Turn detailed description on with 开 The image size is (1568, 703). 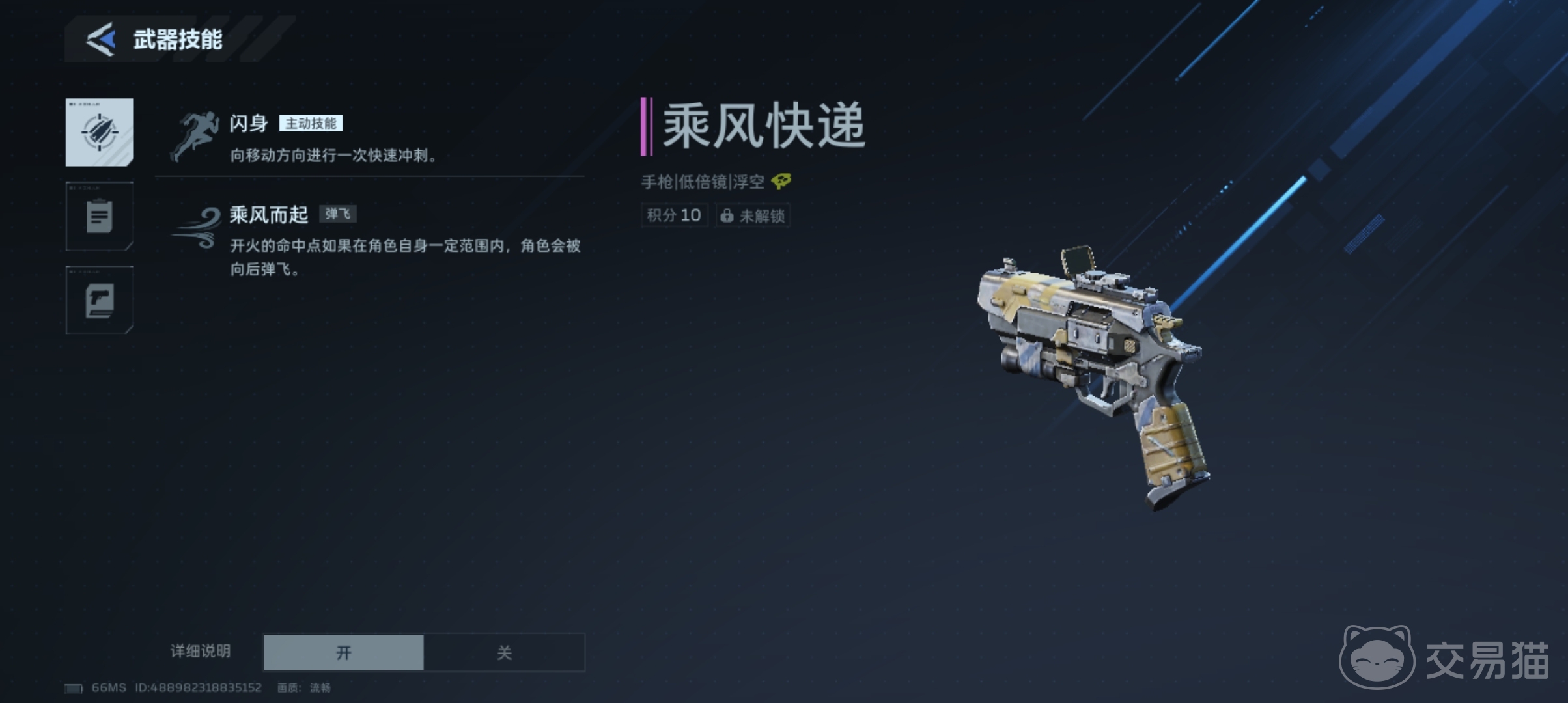click(344, 652)
